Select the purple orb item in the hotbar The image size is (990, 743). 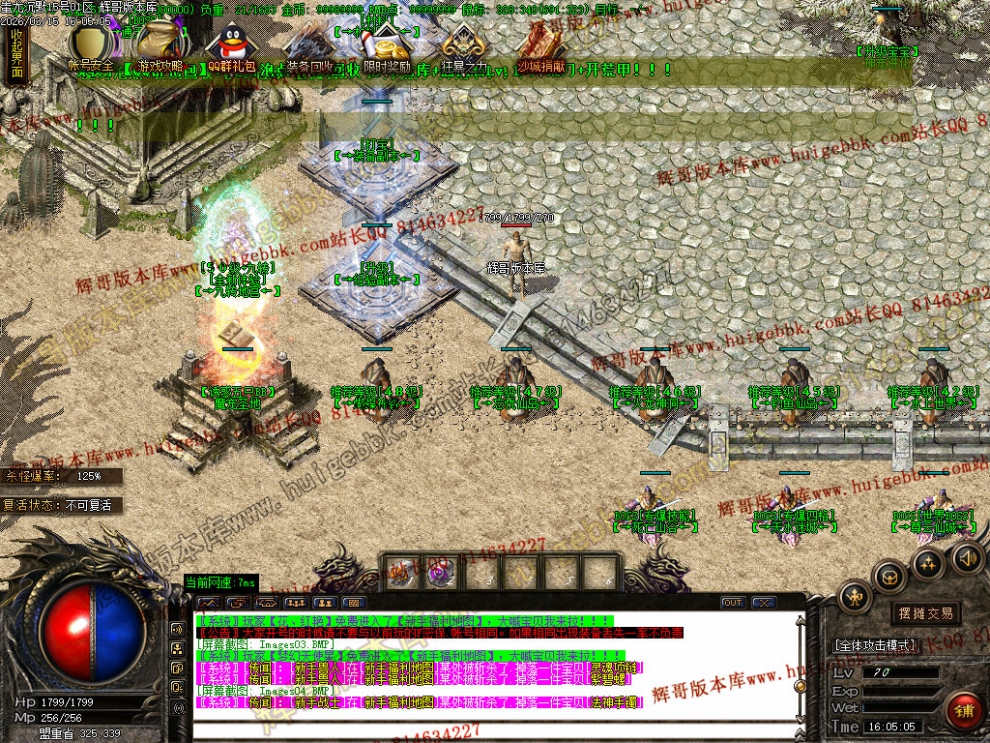click(438, 573)
